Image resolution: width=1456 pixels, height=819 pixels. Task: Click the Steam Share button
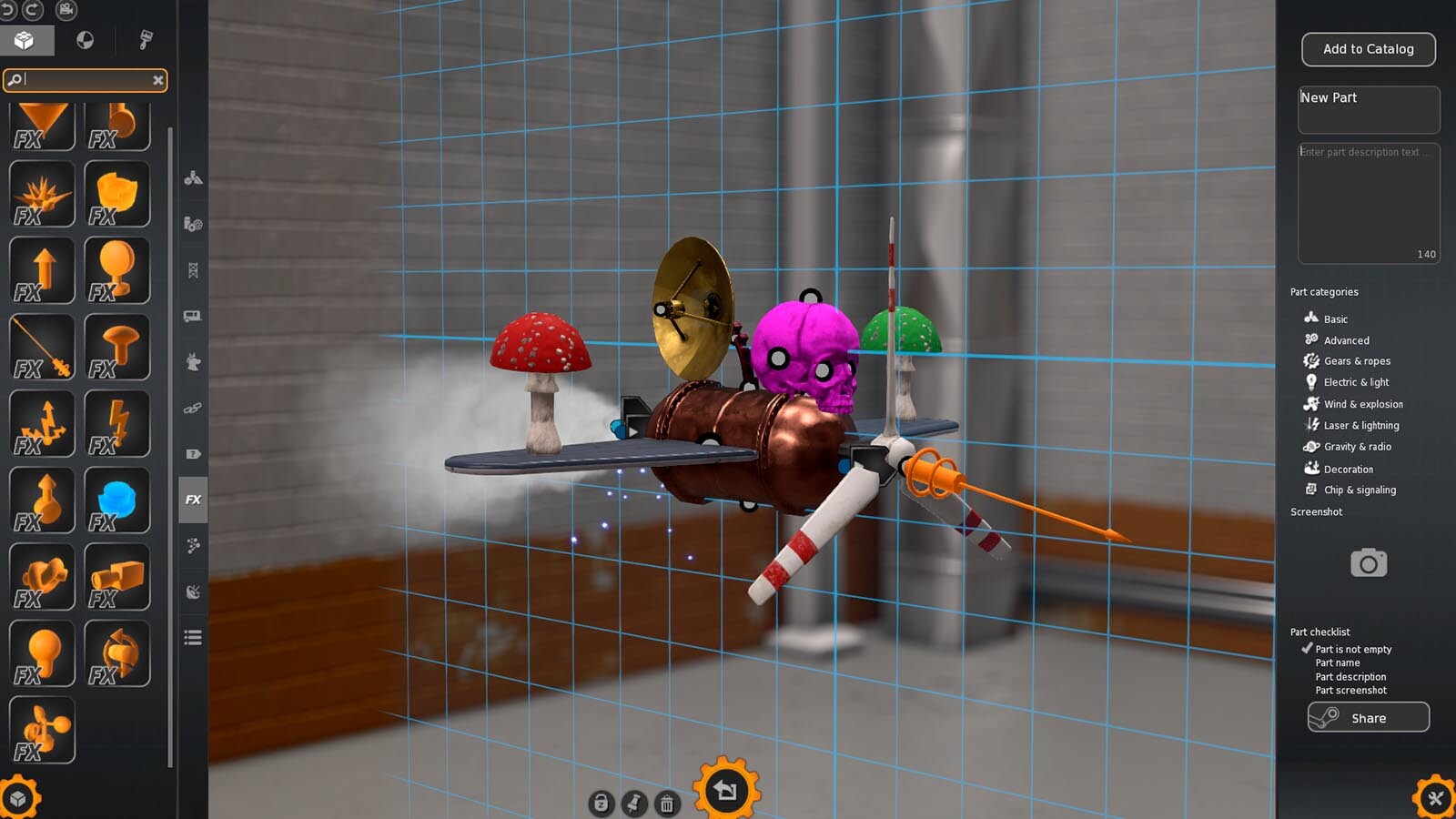tap(1368, 717)
